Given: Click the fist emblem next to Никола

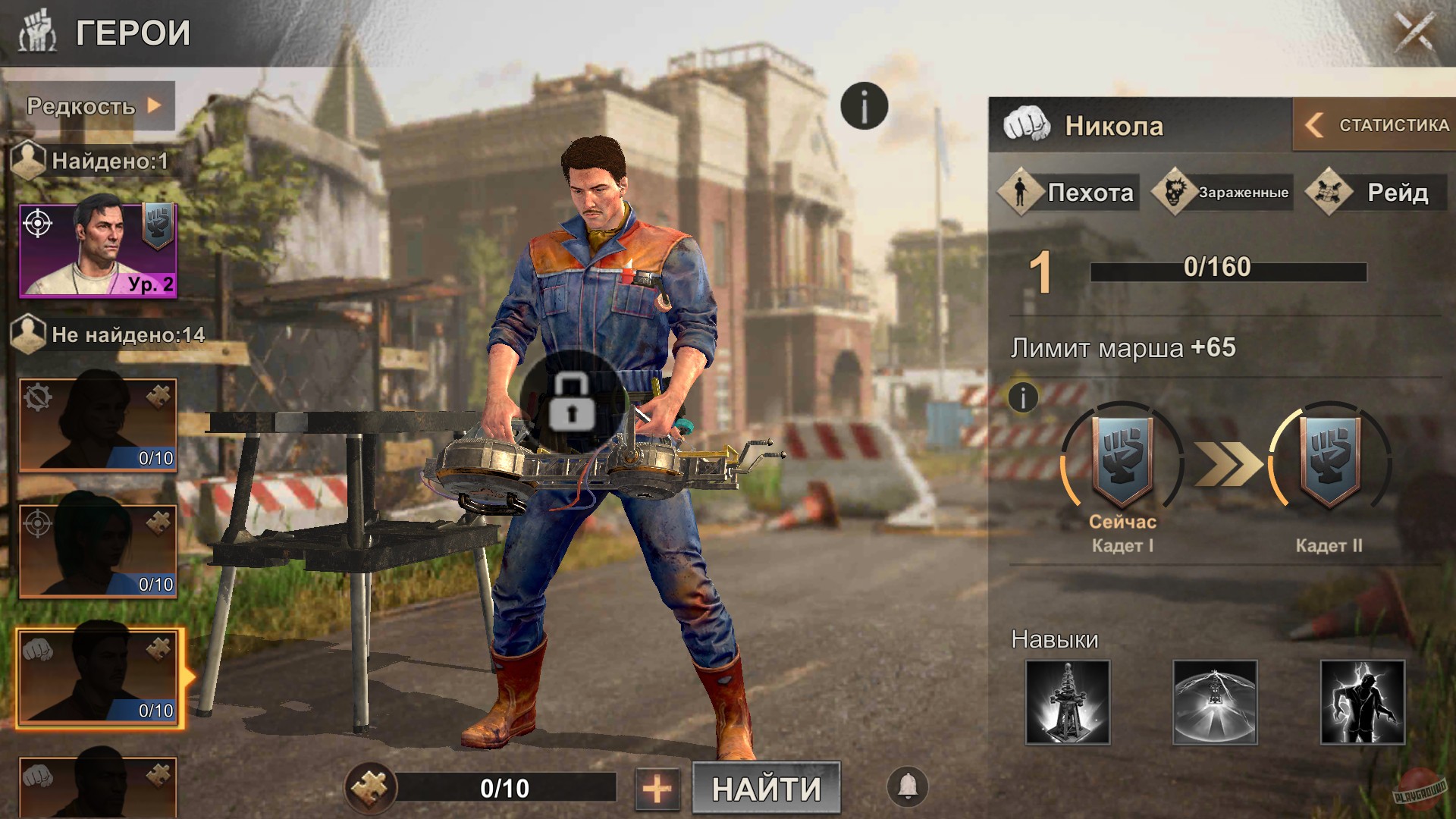Looking at the screenshot, I should pos(1026,126).
